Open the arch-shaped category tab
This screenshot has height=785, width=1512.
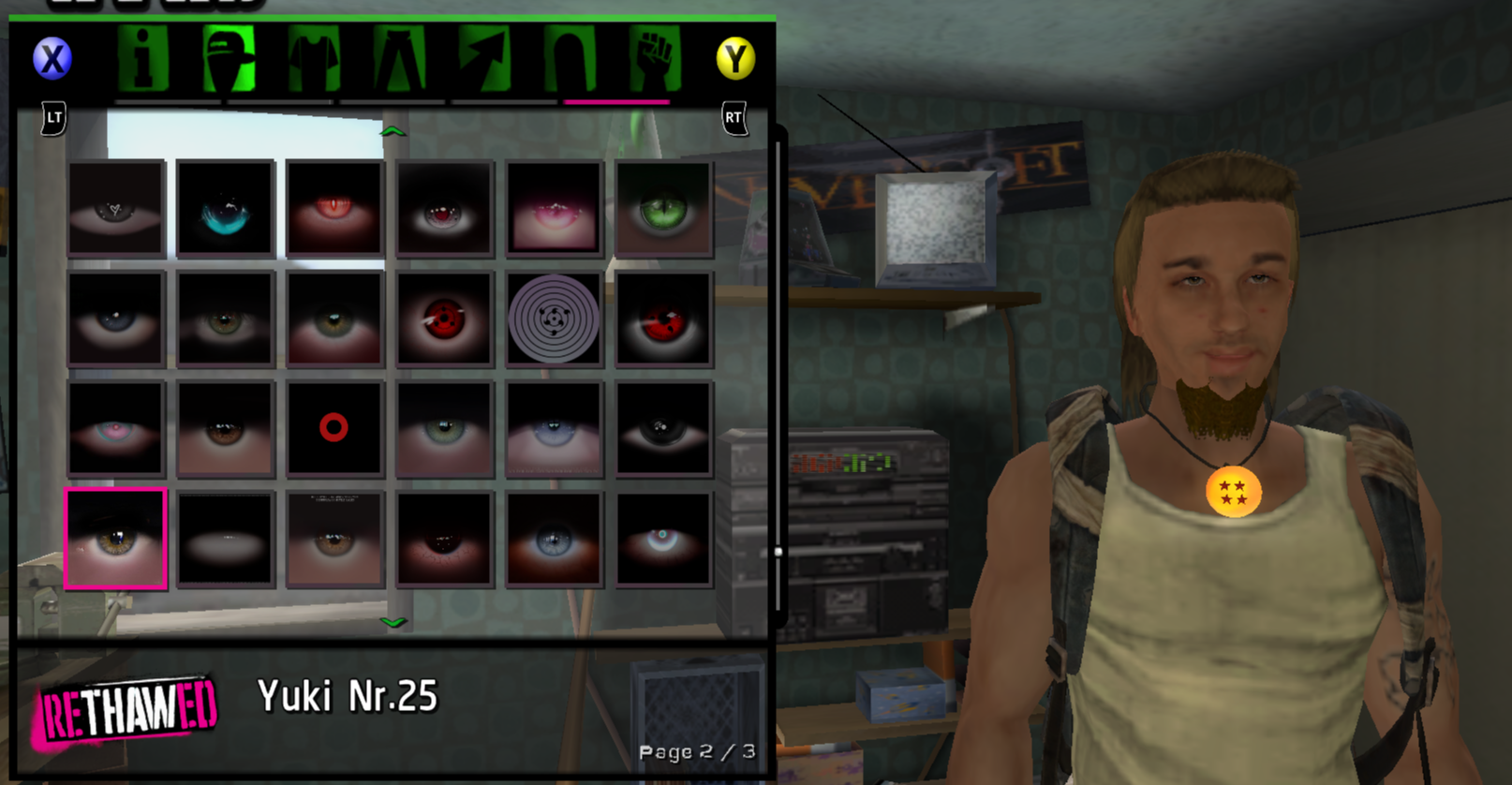(x=569, y=59)
